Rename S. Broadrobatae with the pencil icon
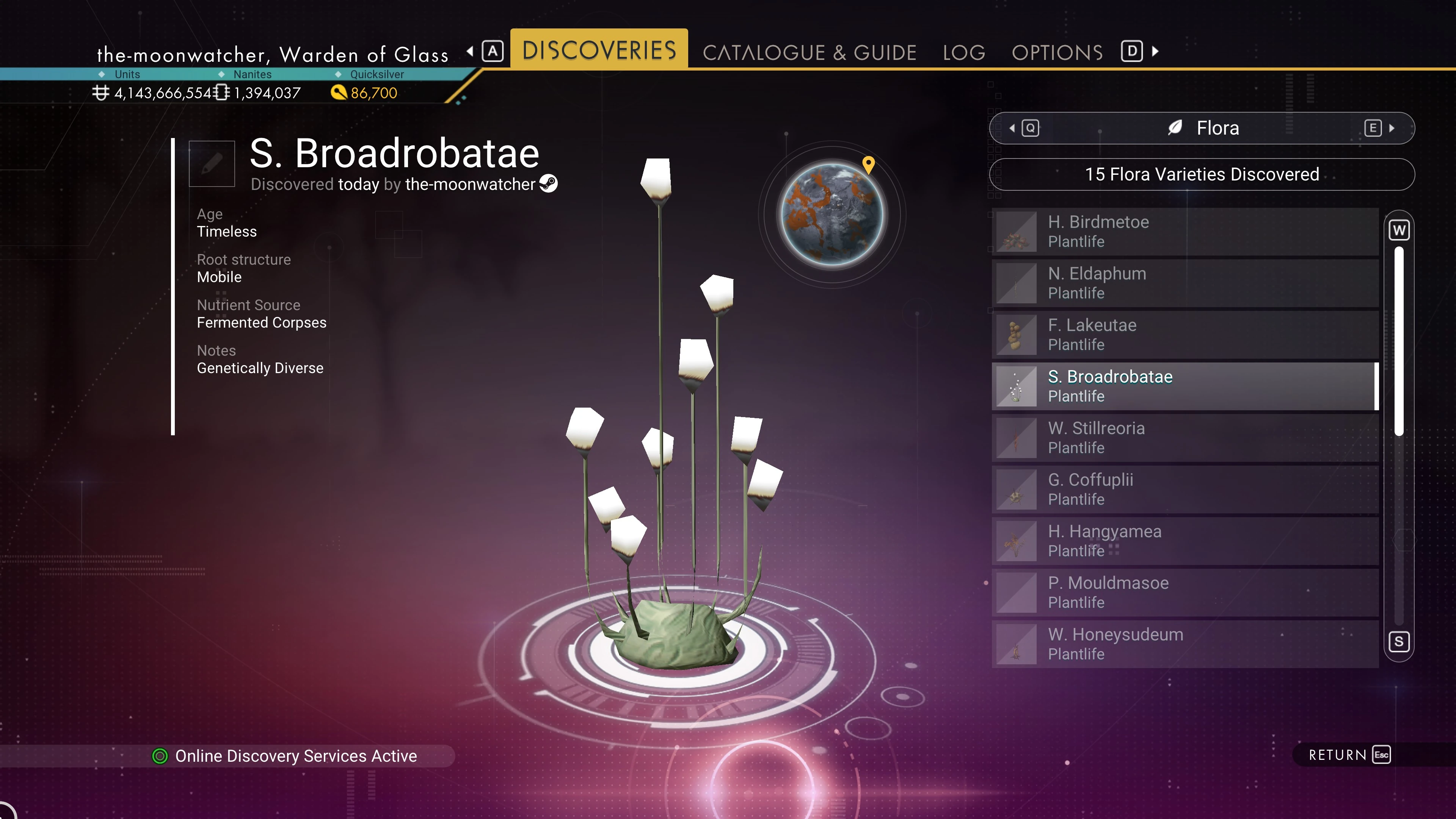The width and height of the screenshot is (1456, 819). click(x=212, y=163)
